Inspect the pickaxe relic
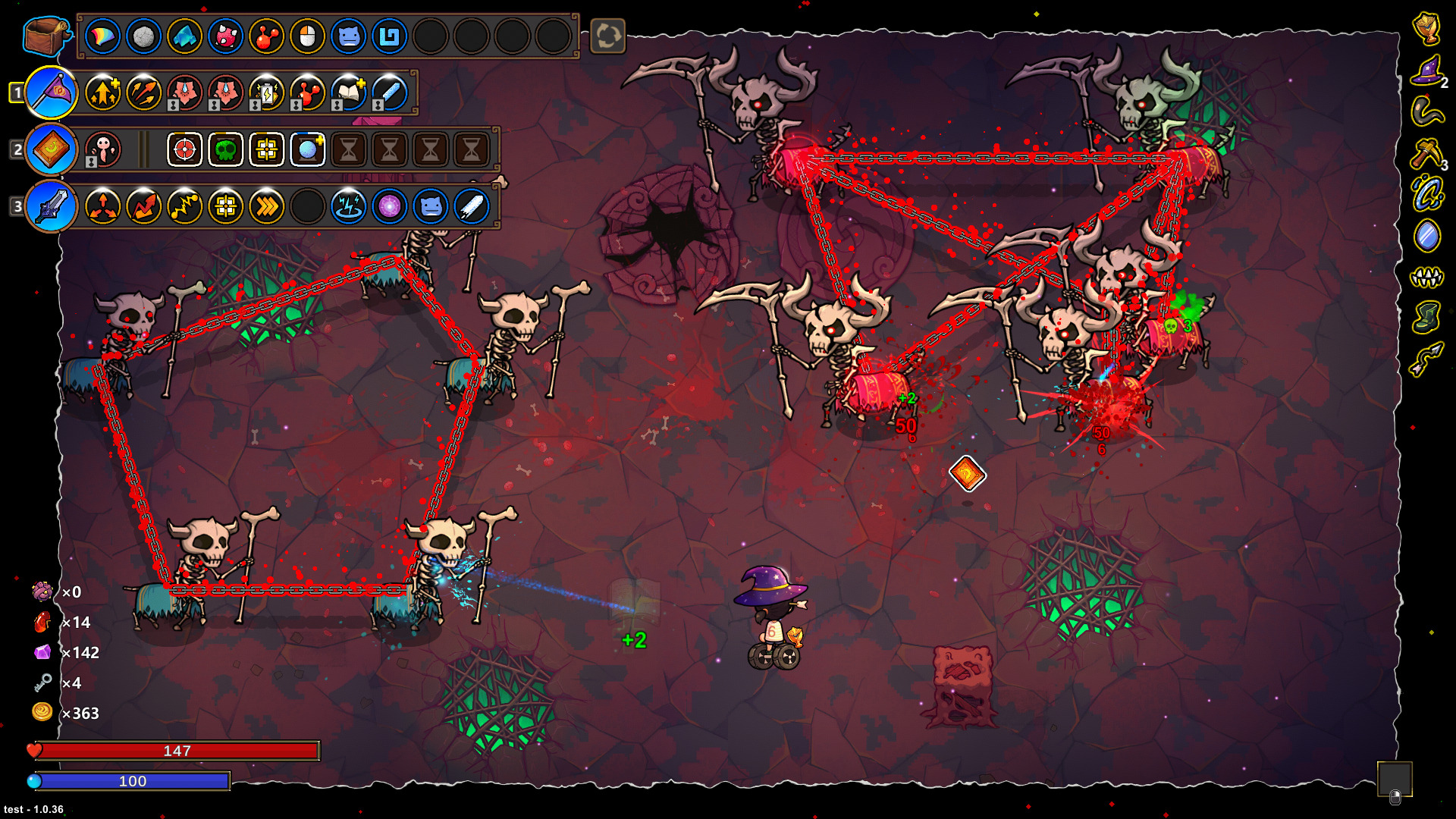This screenshot has height=819, width=1456. pos(1426,154)
